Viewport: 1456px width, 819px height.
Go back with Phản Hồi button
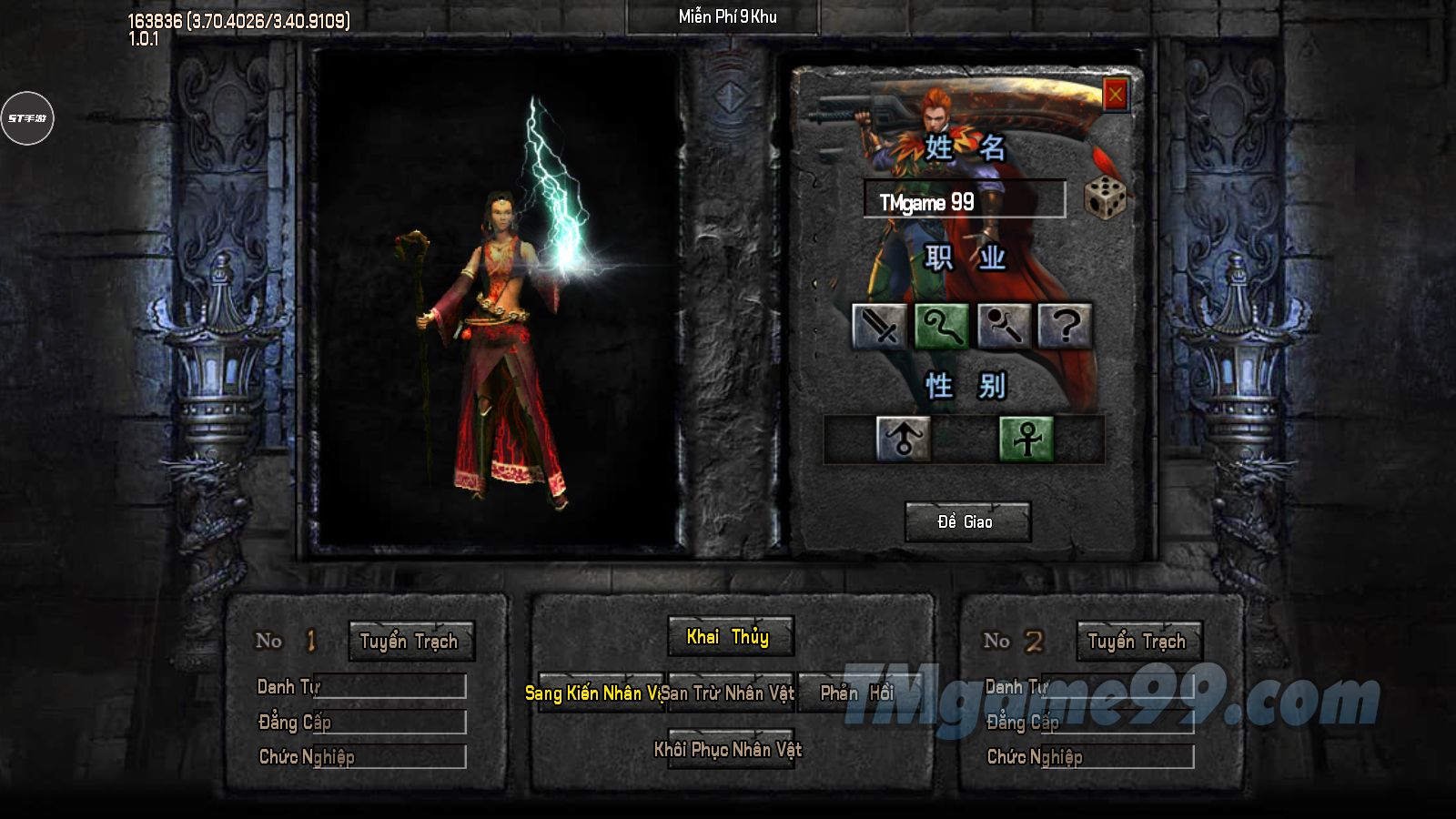855,693
